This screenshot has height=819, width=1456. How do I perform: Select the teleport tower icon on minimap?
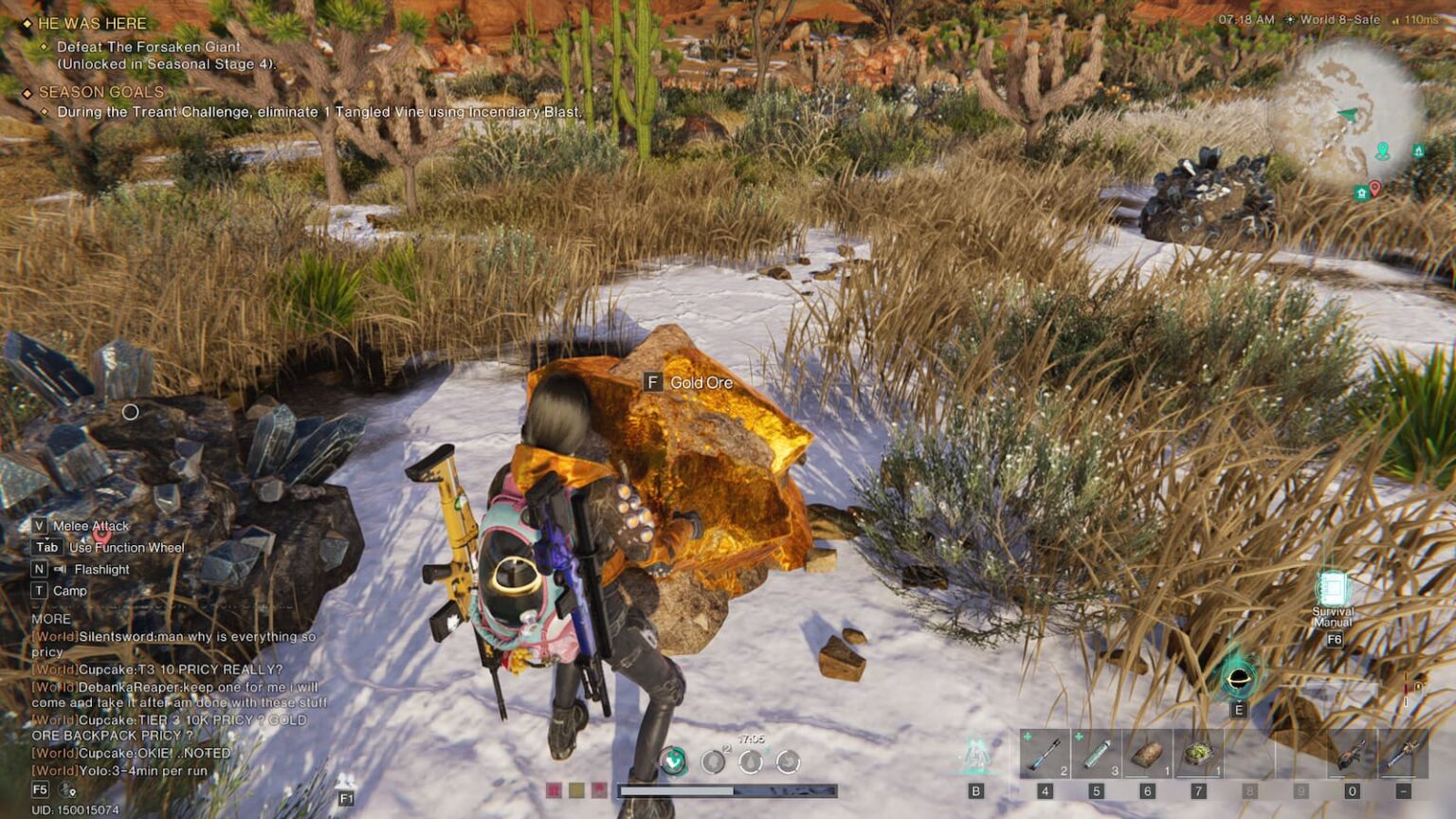[1419, 150]
